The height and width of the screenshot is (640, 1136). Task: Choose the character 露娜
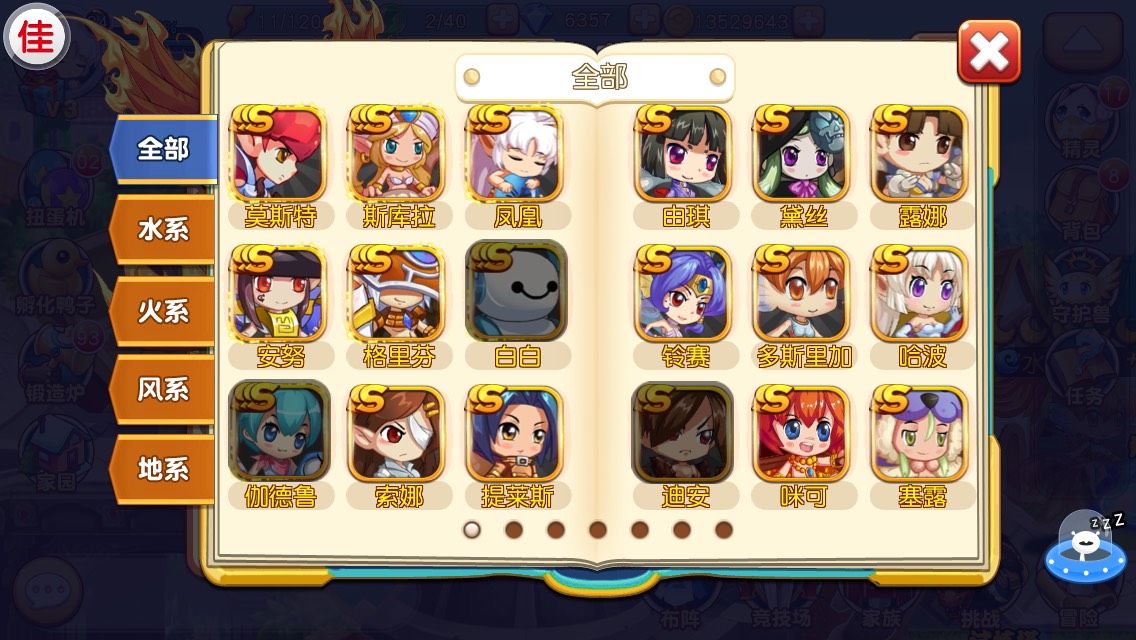click(x=920, y=155)
